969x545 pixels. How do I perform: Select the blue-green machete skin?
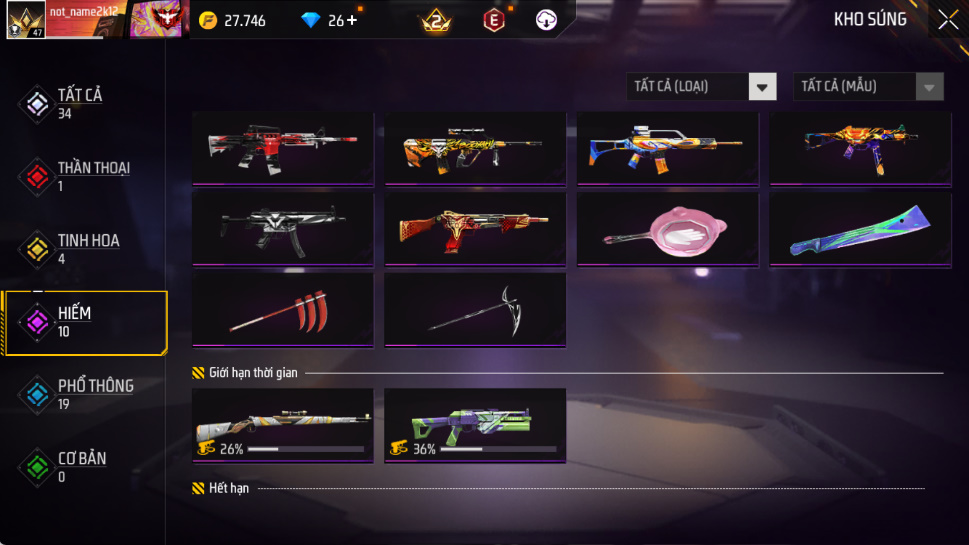pyautogui.click(x=860, y=229)
